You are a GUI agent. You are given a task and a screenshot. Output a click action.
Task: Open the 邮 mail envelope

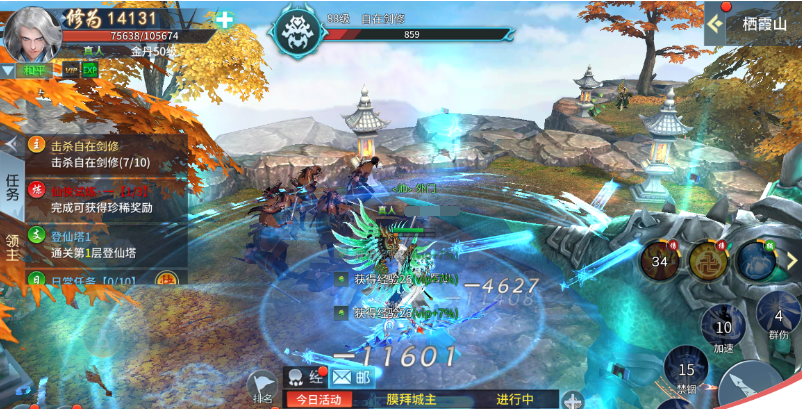coord(349,377)
